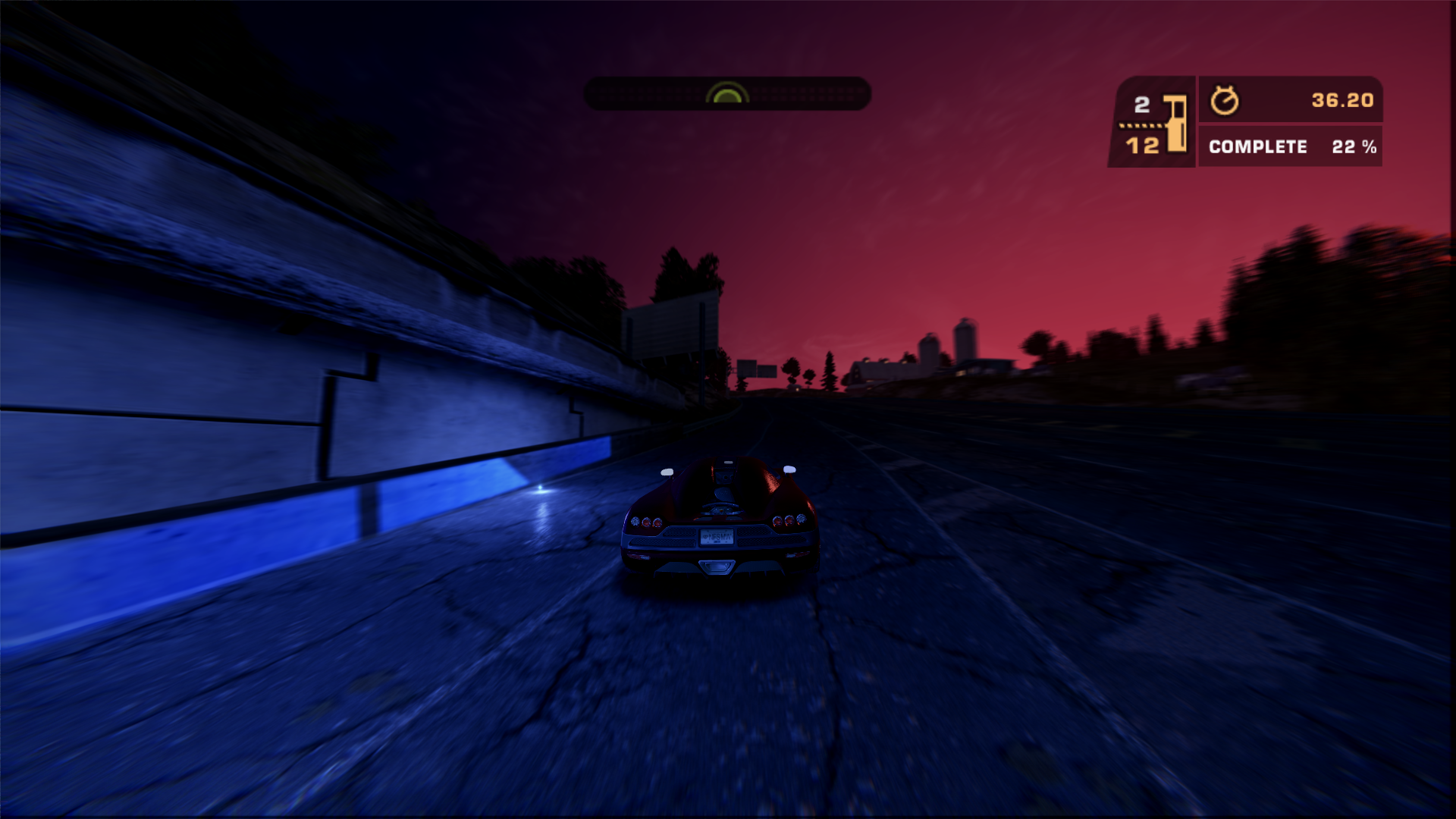Screen dimensions: 1456x819
Task: Click the yellow number 12 counter
Action: click(1145, 143)
